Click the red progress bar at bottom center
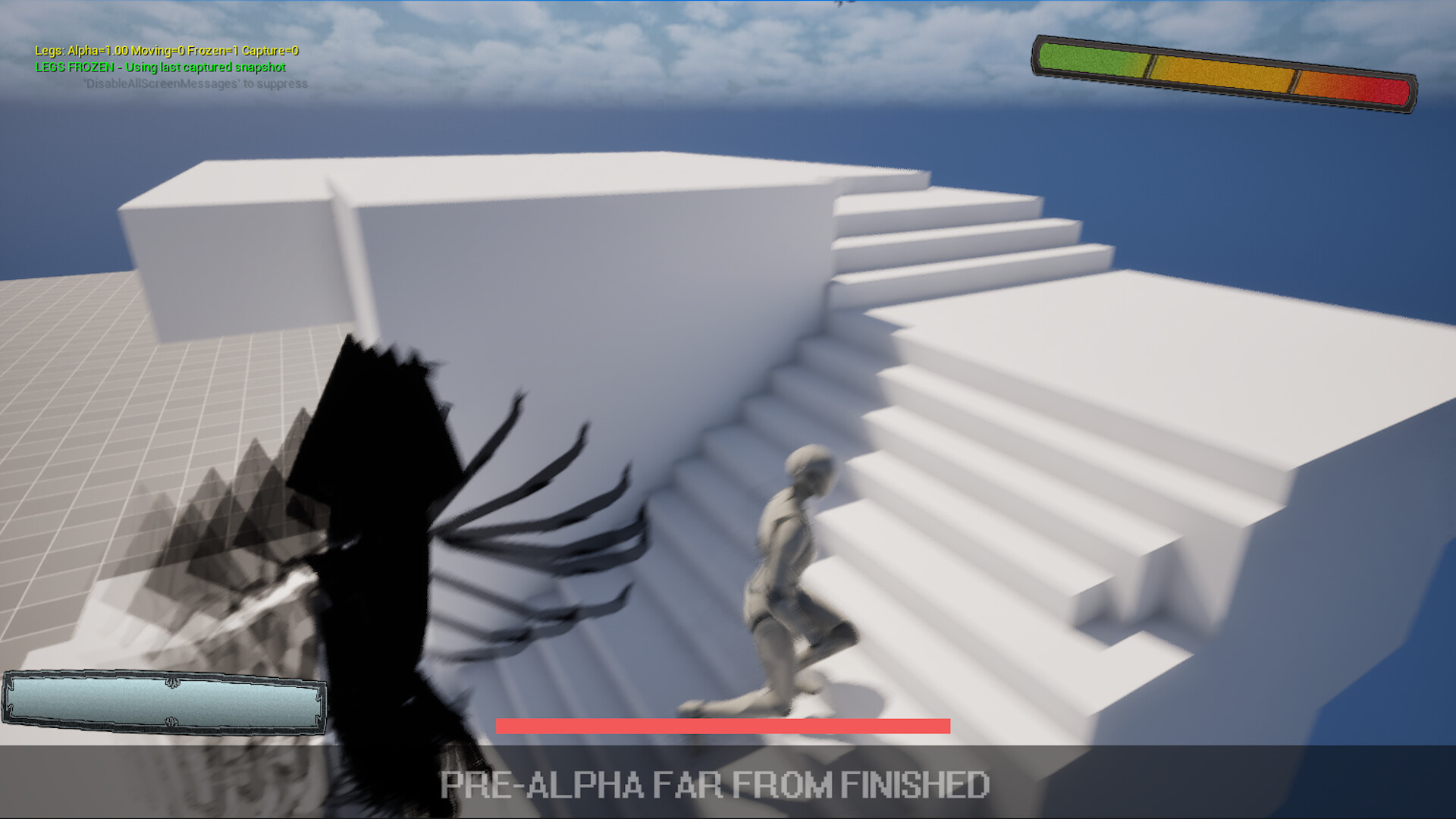Viewport: 1456px width, 819px height. [x=723, y=726]
